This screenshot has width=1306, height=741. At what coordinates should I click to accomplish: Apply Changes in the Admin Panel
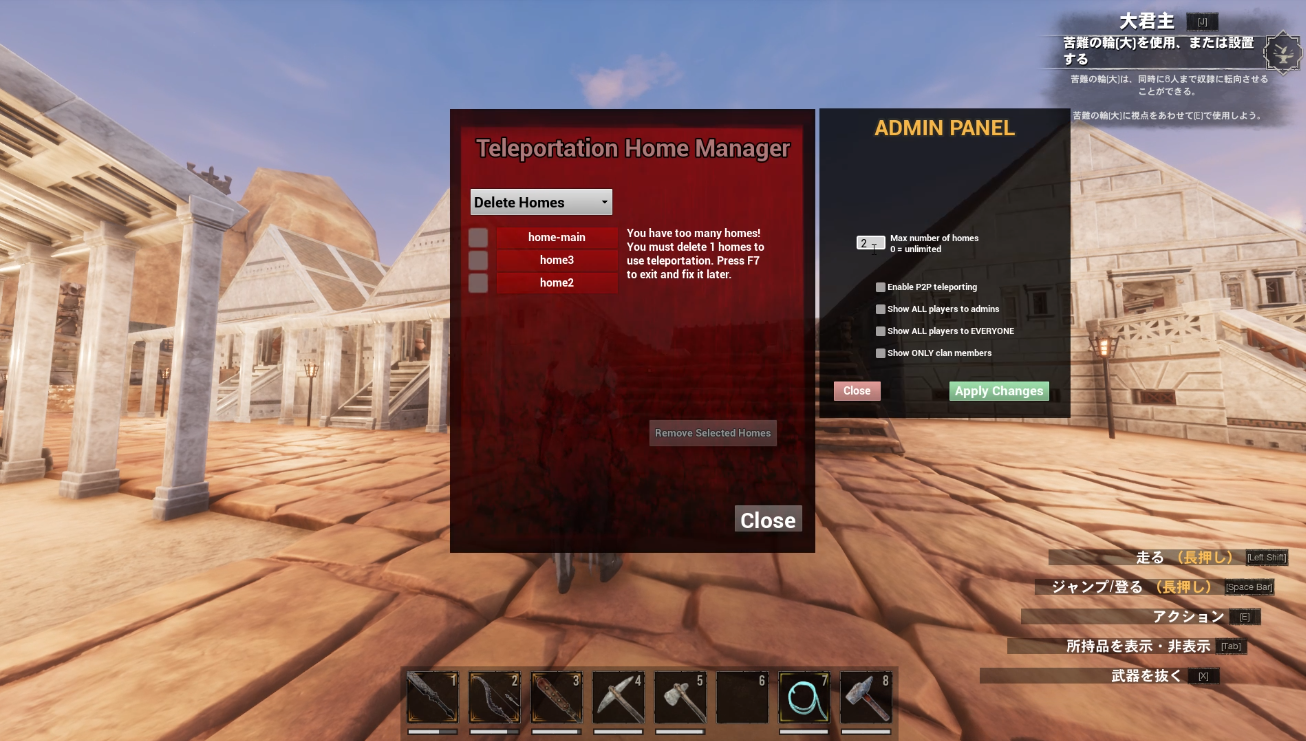[998, 391]
